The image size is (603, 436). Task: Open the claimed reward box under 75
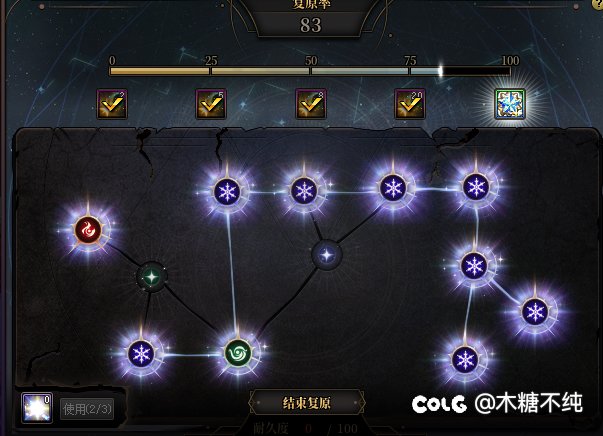click(x=410, y=104)
